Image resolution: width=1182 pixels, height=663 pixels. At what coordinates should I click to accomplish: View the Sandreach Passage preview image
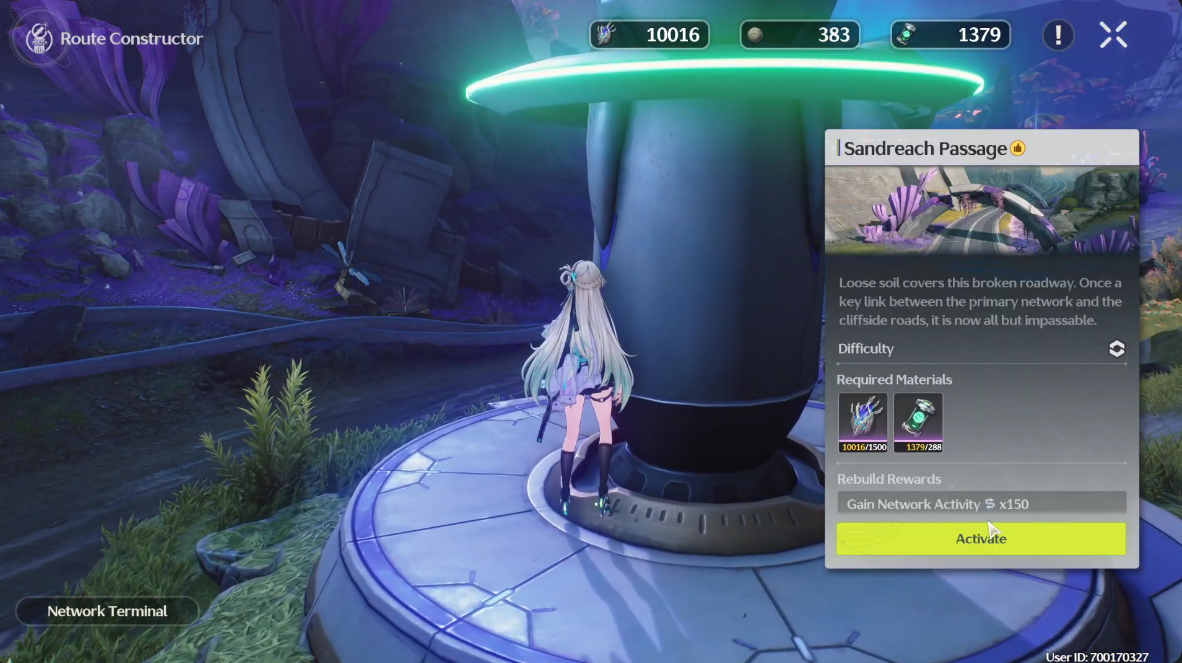981,210
